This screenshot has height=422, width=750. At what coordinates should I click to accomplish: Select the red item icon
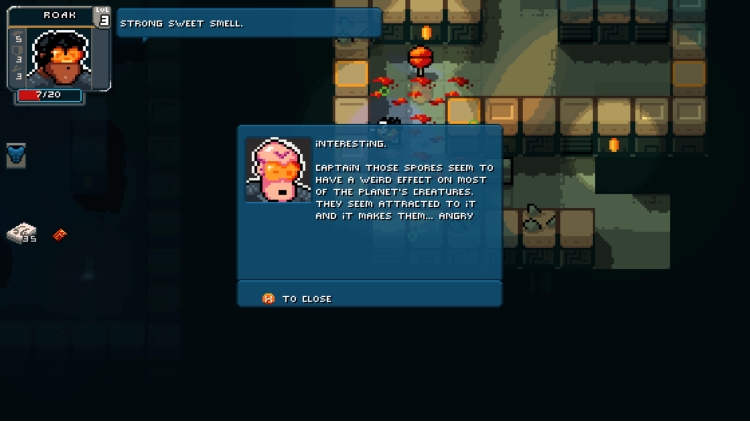[x=60, y=235]
